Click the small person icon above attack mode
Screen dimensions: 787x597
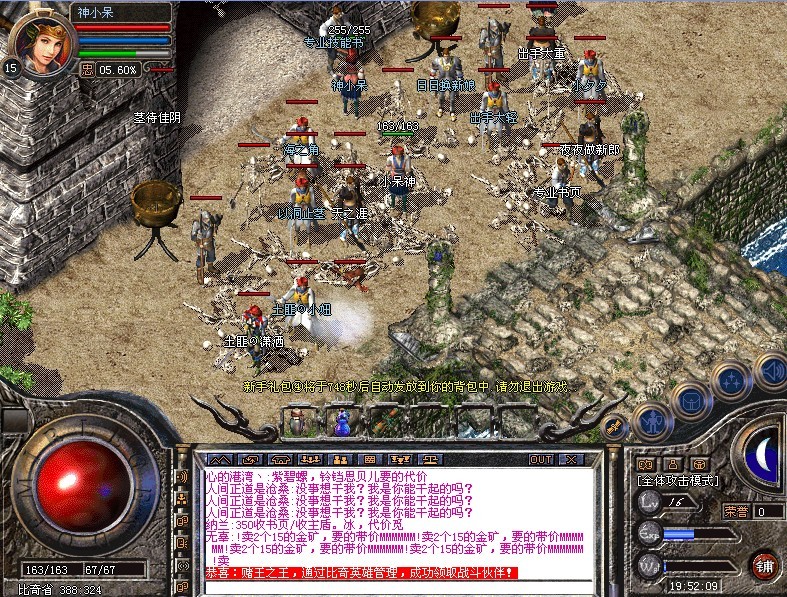point(674,464)
